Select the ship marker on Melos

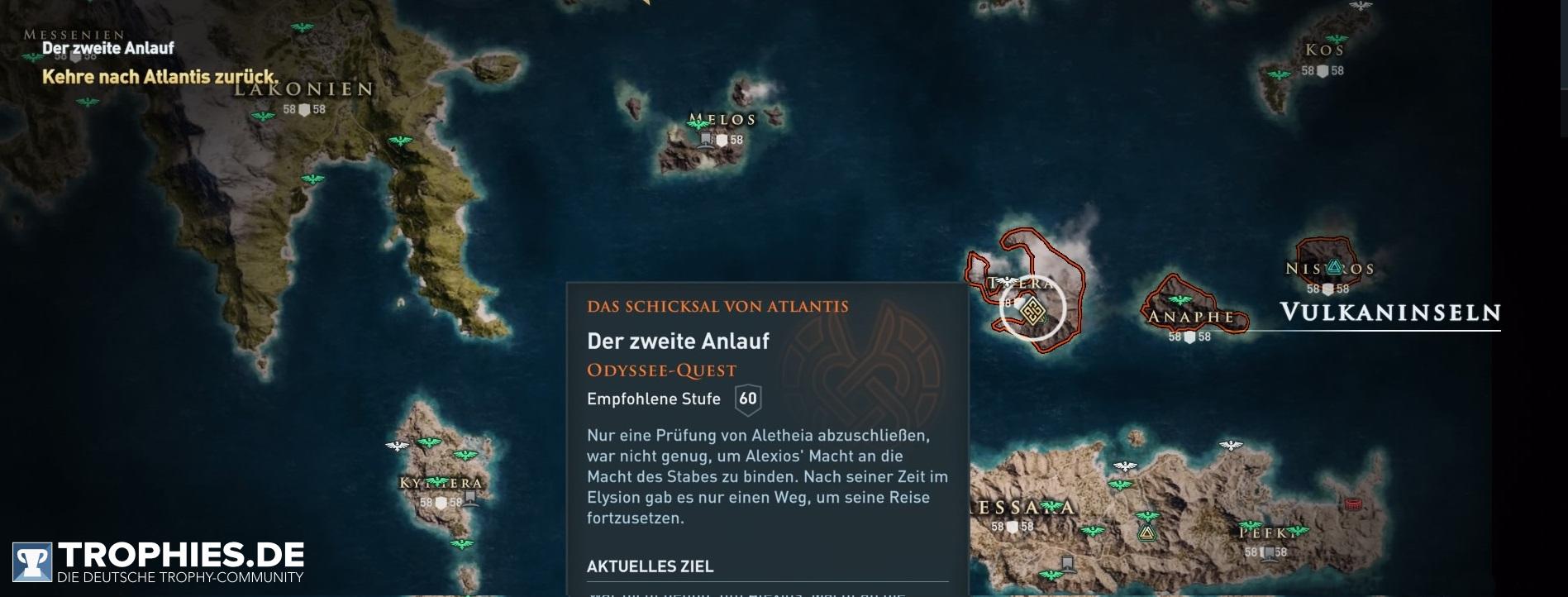click(706, 140)
